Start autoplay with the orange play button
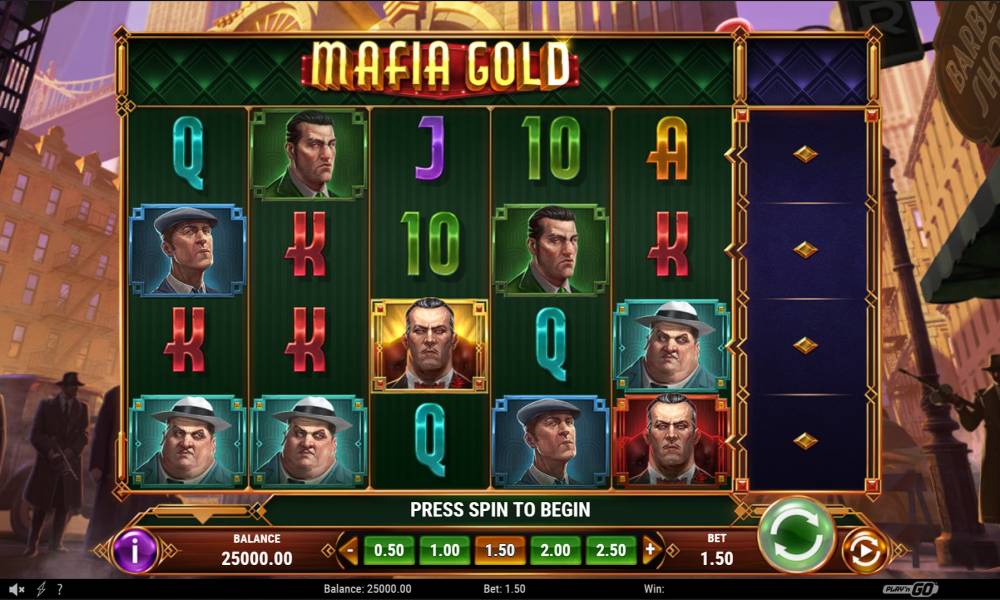 [864, 551]
